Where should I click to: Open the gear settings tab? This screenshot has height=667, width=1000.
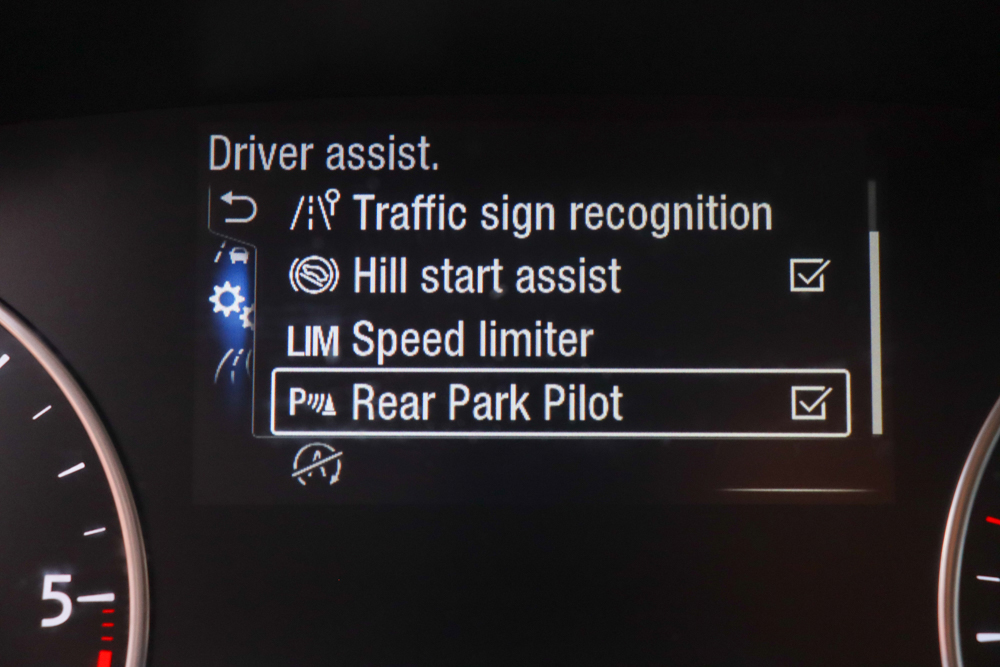point(227,300)
